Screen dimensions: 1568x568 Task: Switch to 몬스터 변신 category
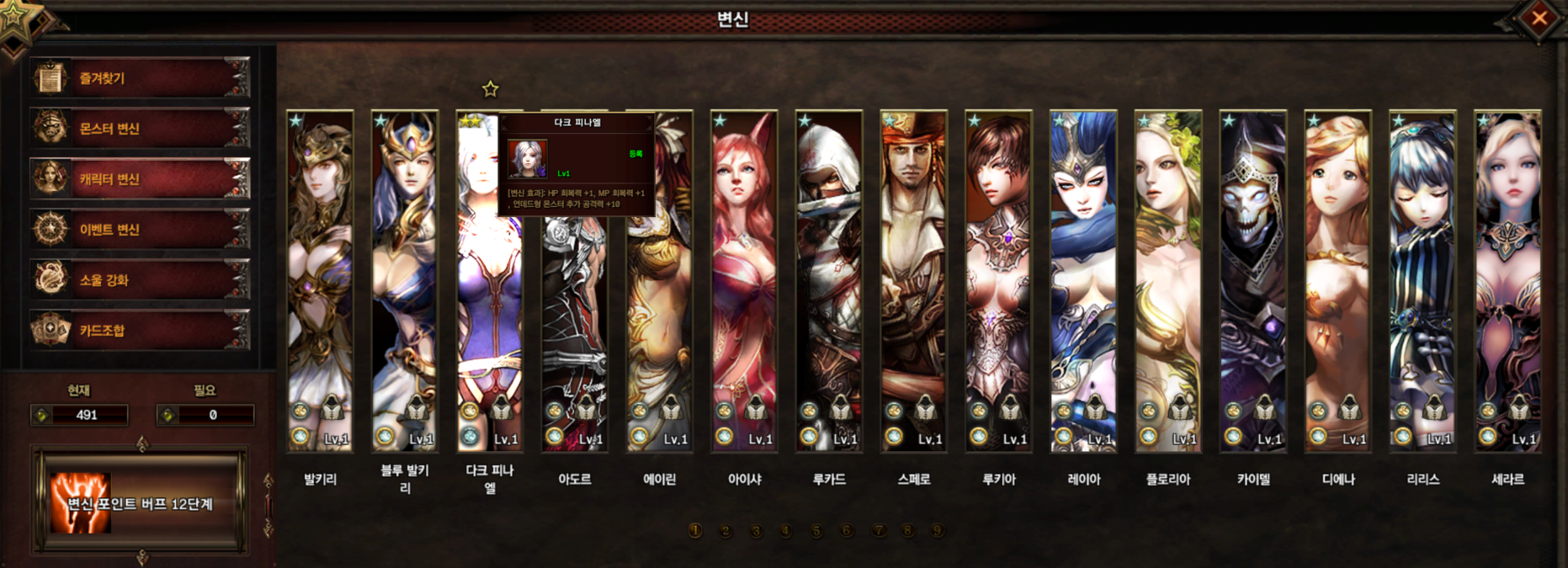140,129
